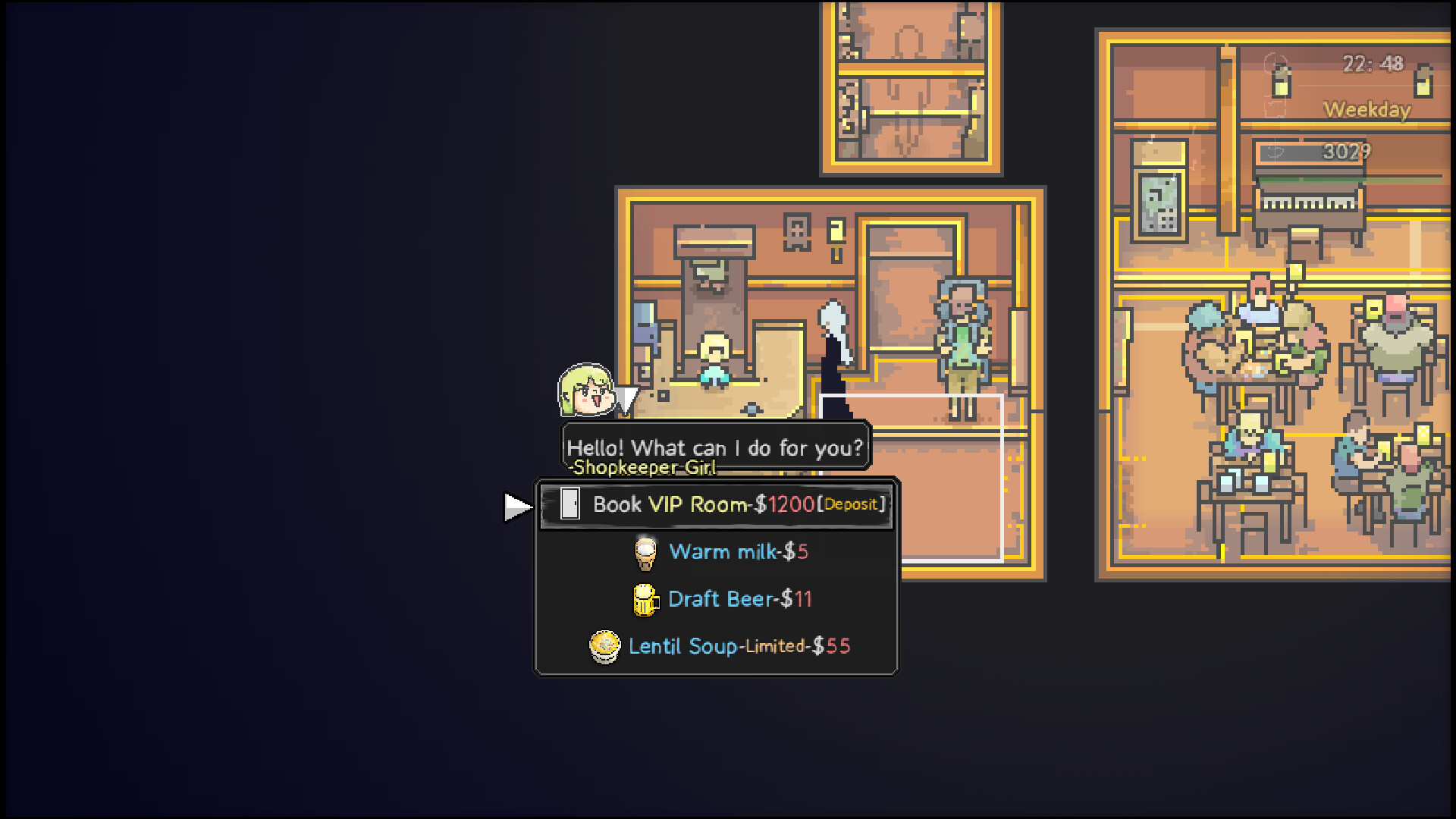Click the white selection arrow marking Book VIP Room
Image resolution: width=1456 pixels, height=819 pixels.
pyautogui.click(x=516, y=506)
